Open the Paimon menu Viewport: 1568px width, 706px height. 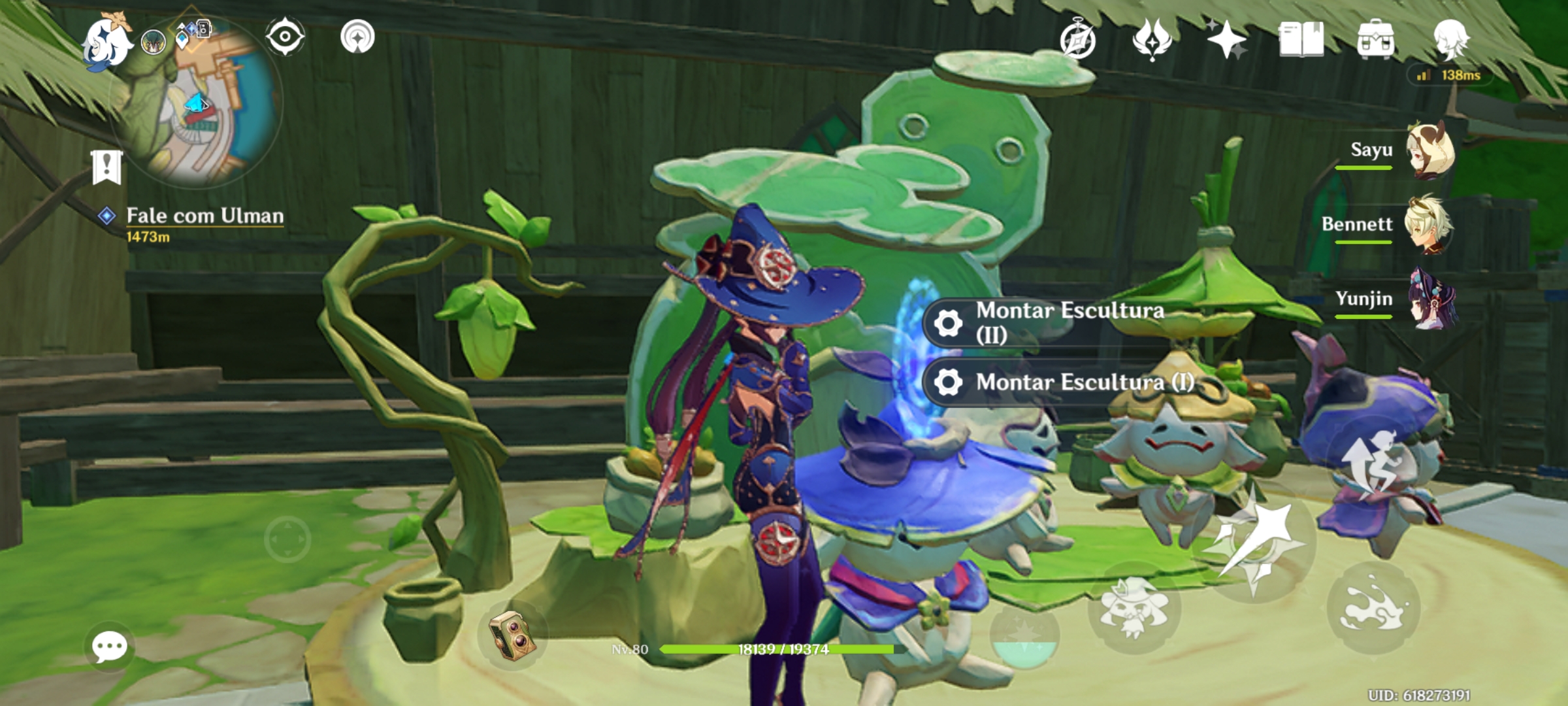pyautogui.click(x=108, y=41)
